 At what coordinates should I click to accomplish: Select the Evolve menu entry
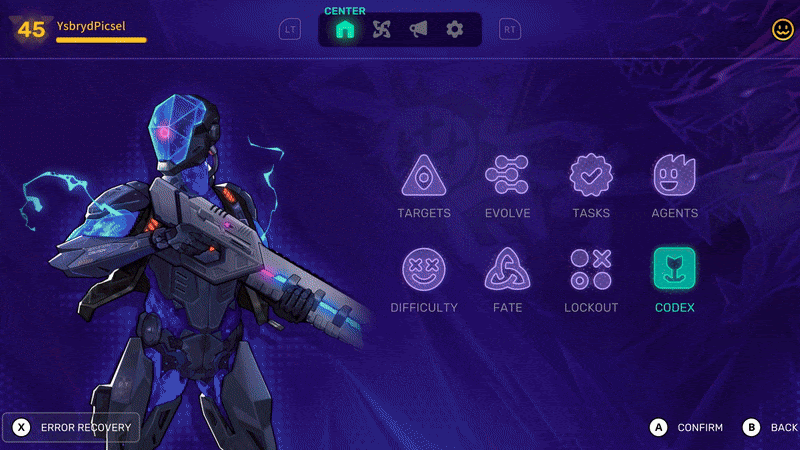(x=507, y=176)
